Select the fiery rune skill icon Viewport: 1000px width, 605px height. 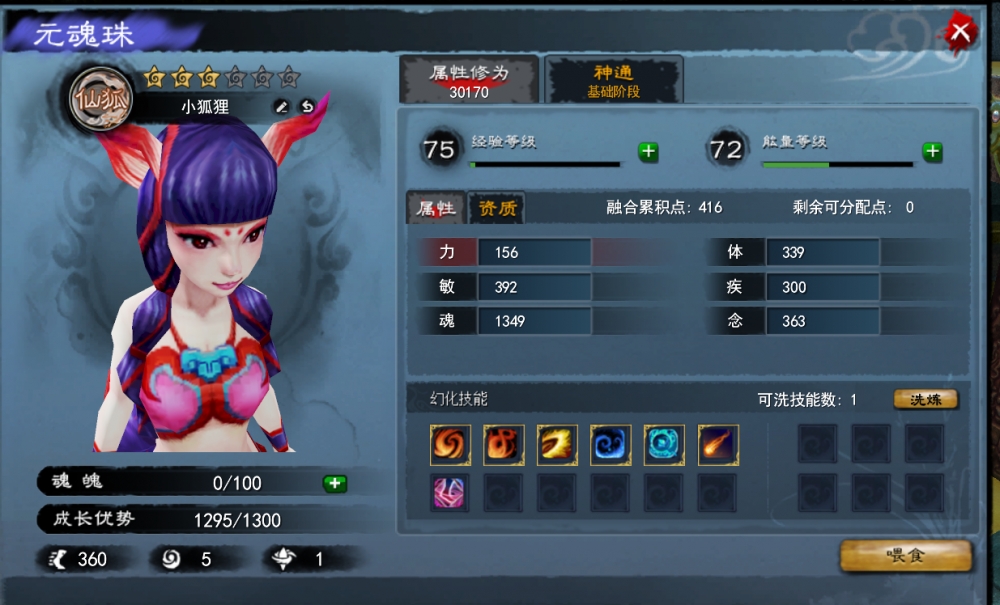pos(503,445)
